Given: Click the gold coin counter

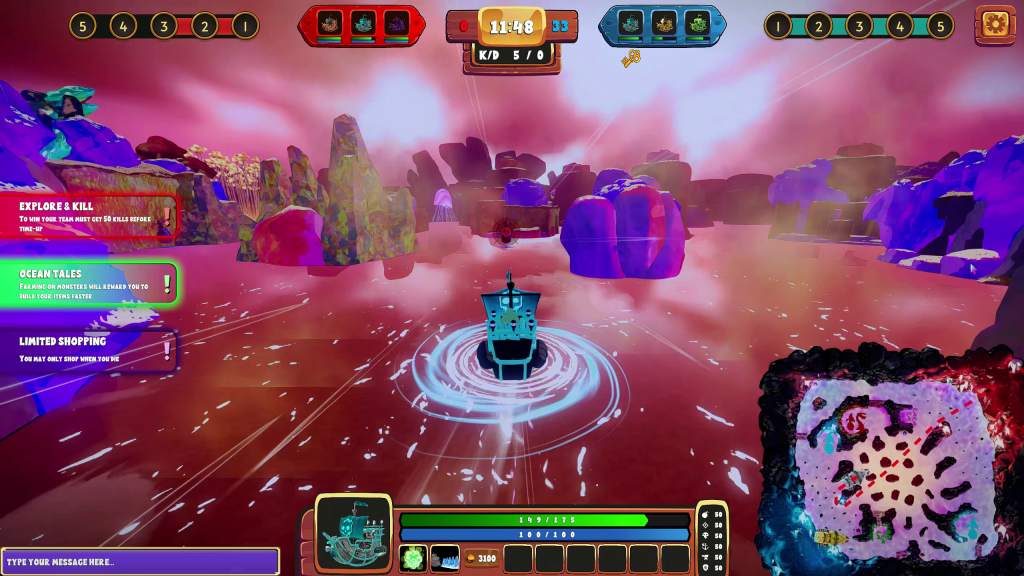Looking at the screenshot, I should click(481, 558).
